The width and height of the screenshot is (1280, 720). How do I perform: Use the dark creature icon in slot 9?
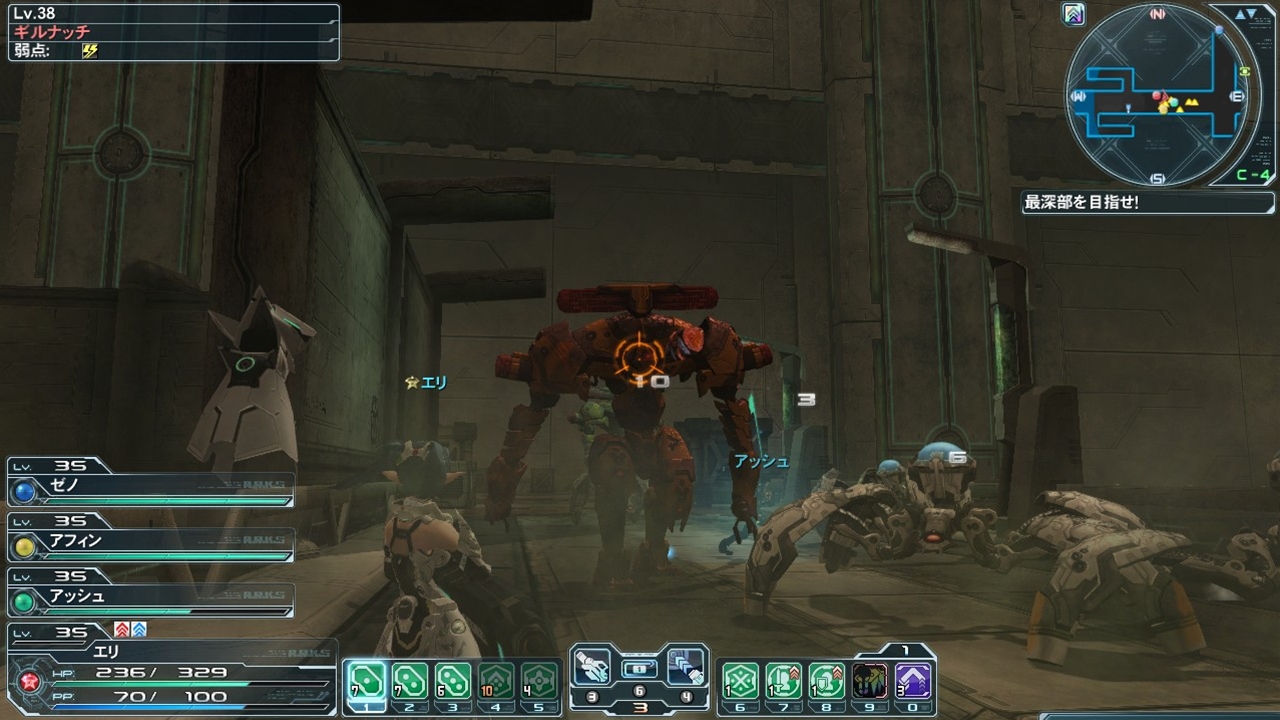coord(870,681)
